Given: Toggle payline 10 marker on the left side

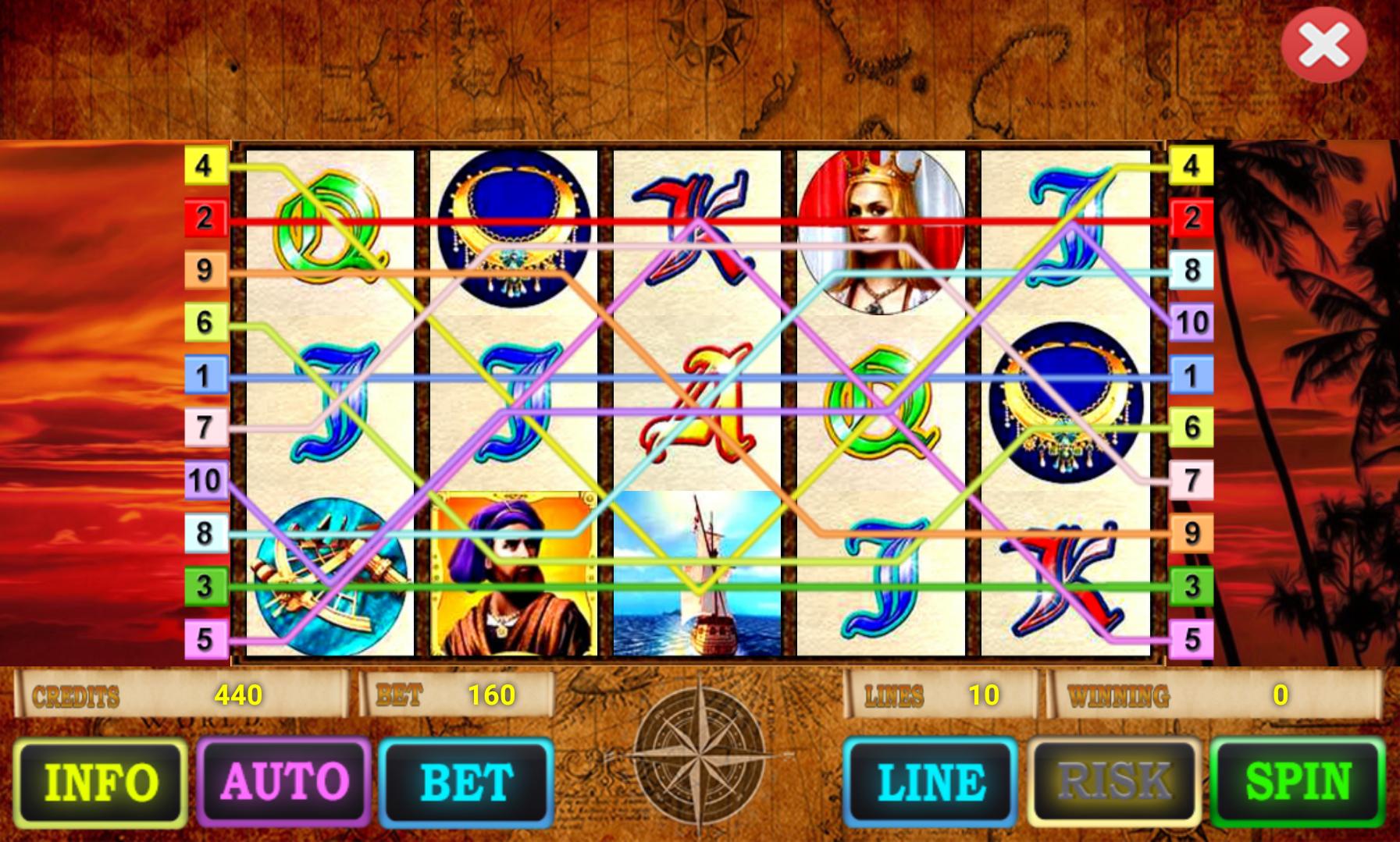Looking at the screenshot, I should (205, 479).
